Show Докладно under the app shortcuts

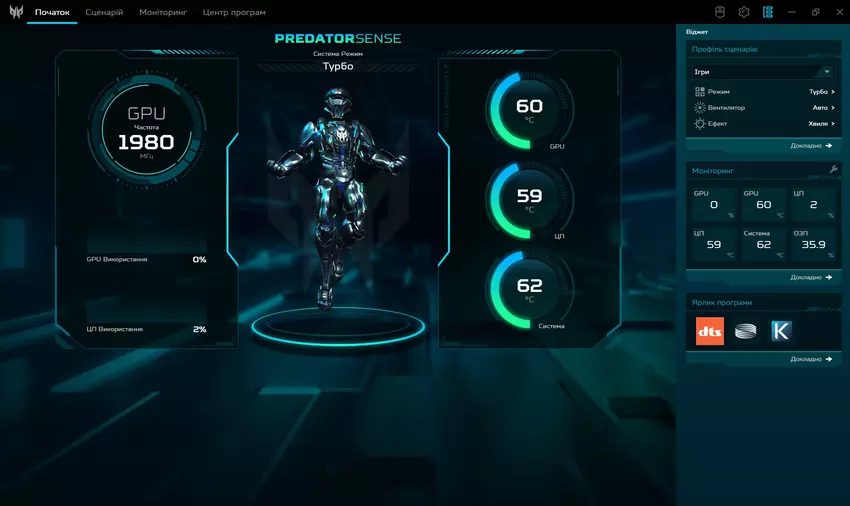click(810, 359)
